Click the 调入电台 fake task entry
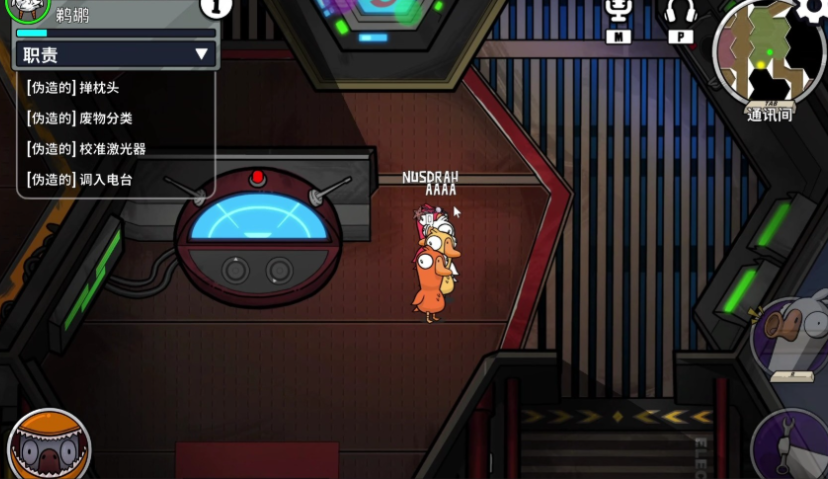This screenshot has height=479, width=828. pyautogui.click(x=80, y=180)
